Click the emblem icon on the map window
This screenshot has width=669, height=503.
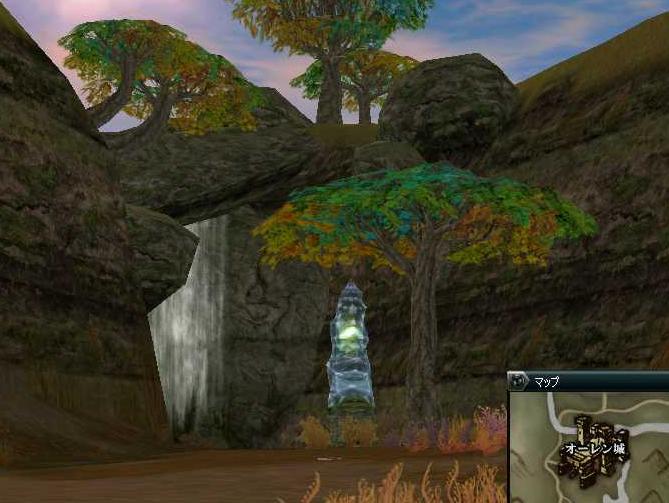[518, 381]
